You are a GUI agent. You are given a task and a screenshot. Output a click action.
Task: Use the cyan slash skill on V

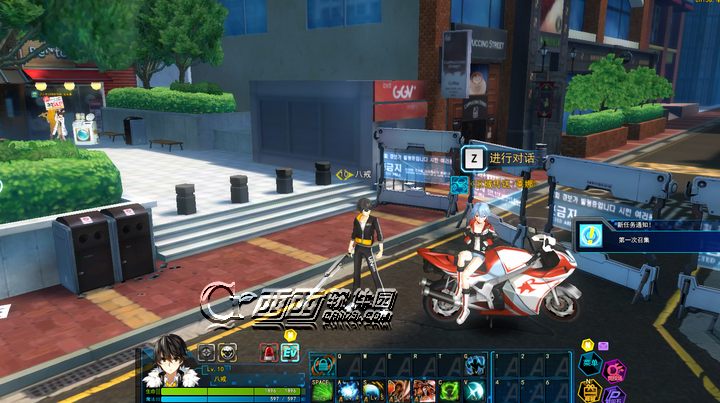coord(476,390)
